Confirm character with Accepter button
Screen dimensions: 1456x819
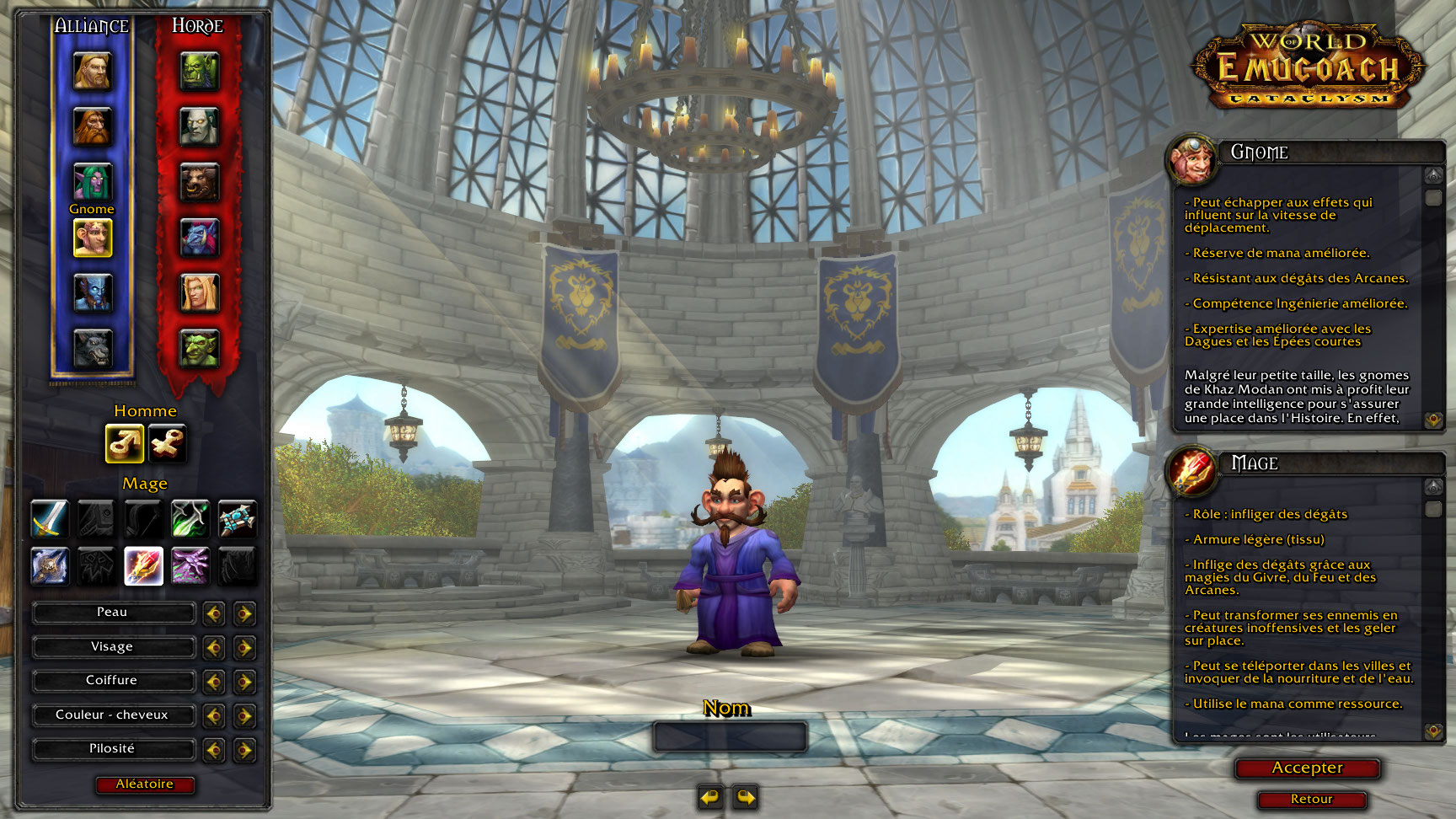pos(1307,768)
